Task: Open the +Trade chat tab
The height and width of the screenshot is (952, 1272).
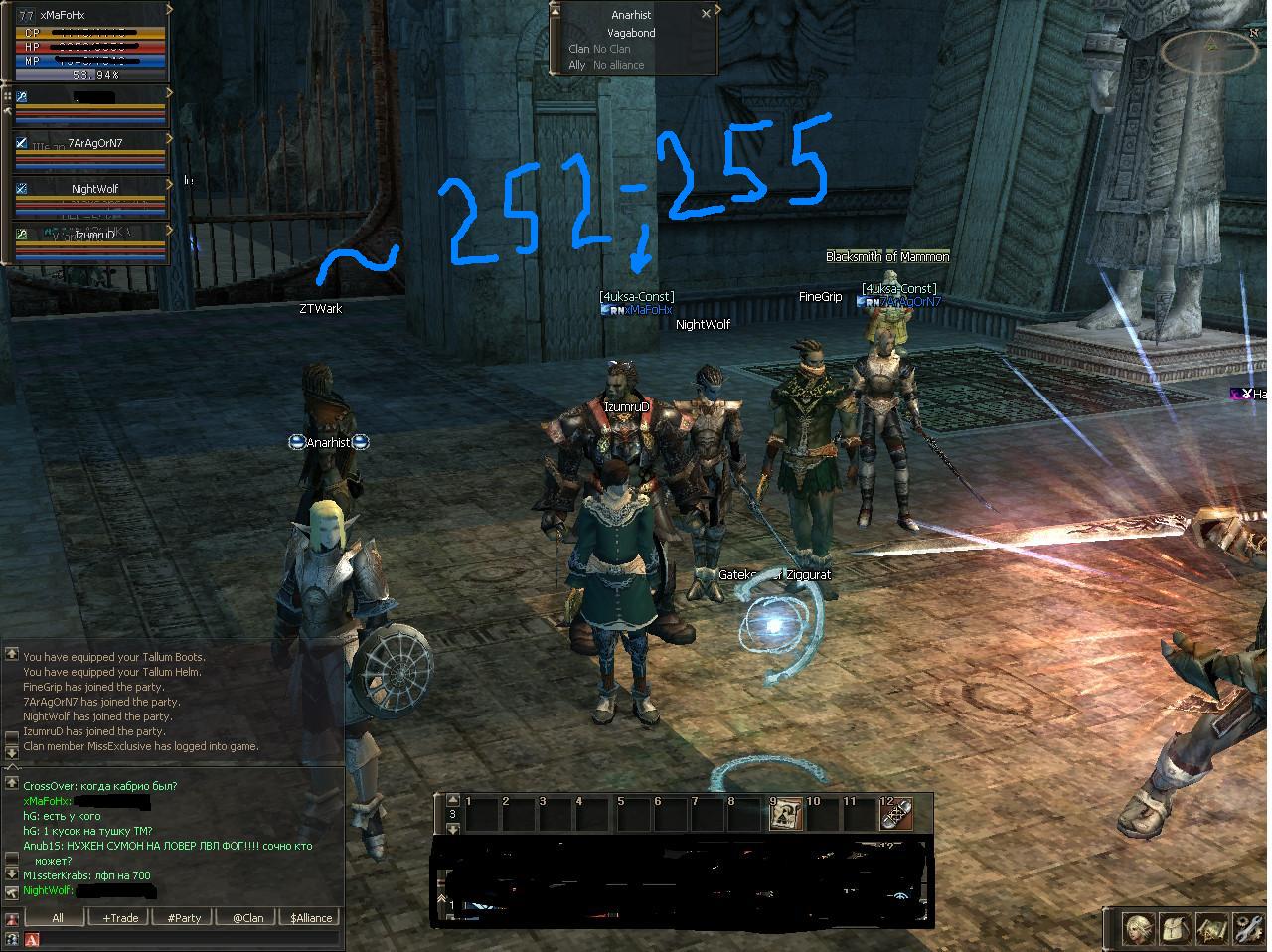Action: pos(120,918)
